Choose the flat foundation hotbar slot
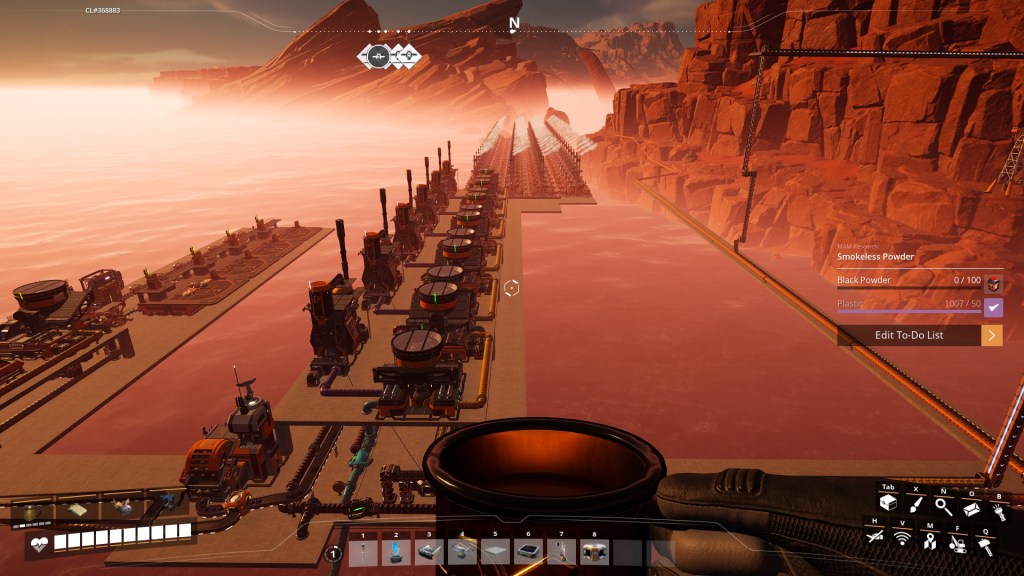 tap(495, 551)
